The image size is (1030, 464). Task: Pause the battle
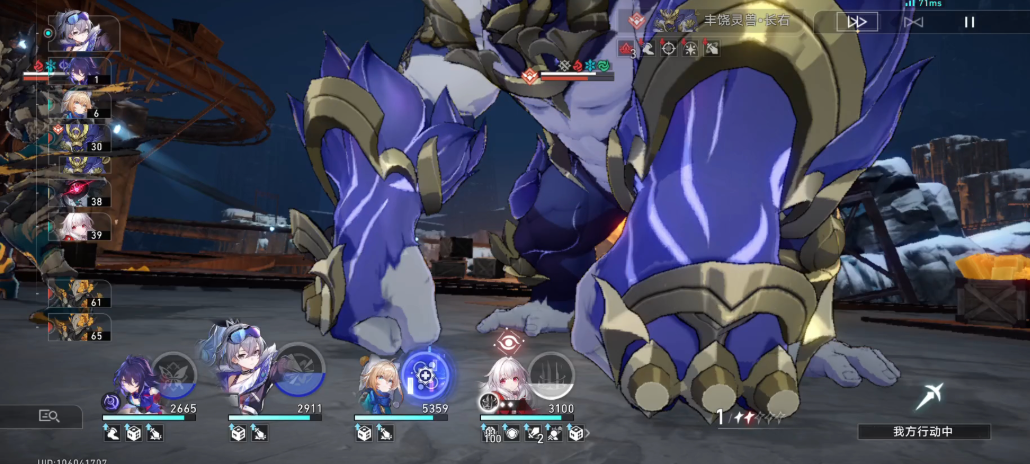[x=968, y=21]
